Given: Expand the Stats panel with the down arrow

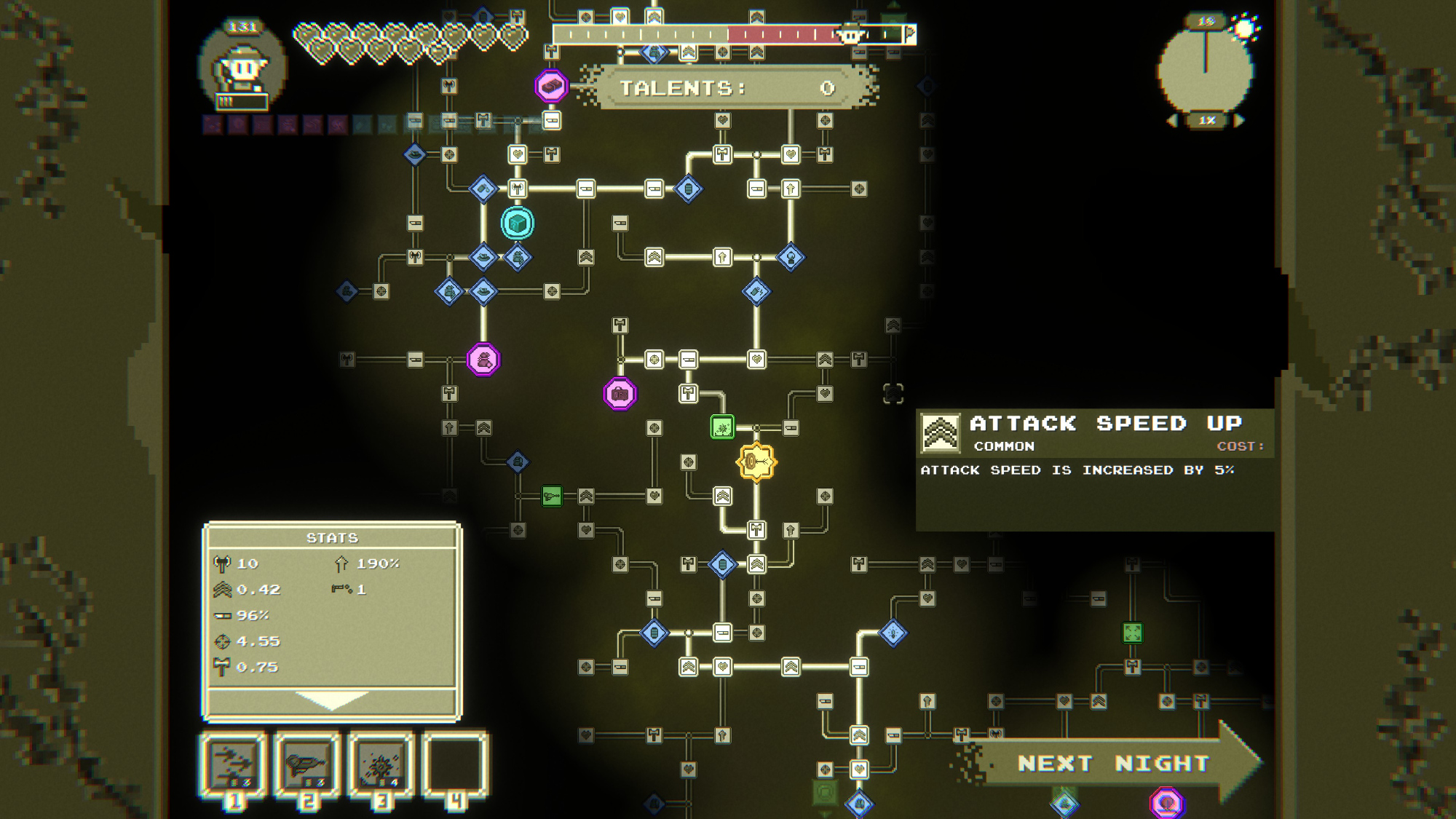Looking at the screenshot, I should (x=331, y=700).
